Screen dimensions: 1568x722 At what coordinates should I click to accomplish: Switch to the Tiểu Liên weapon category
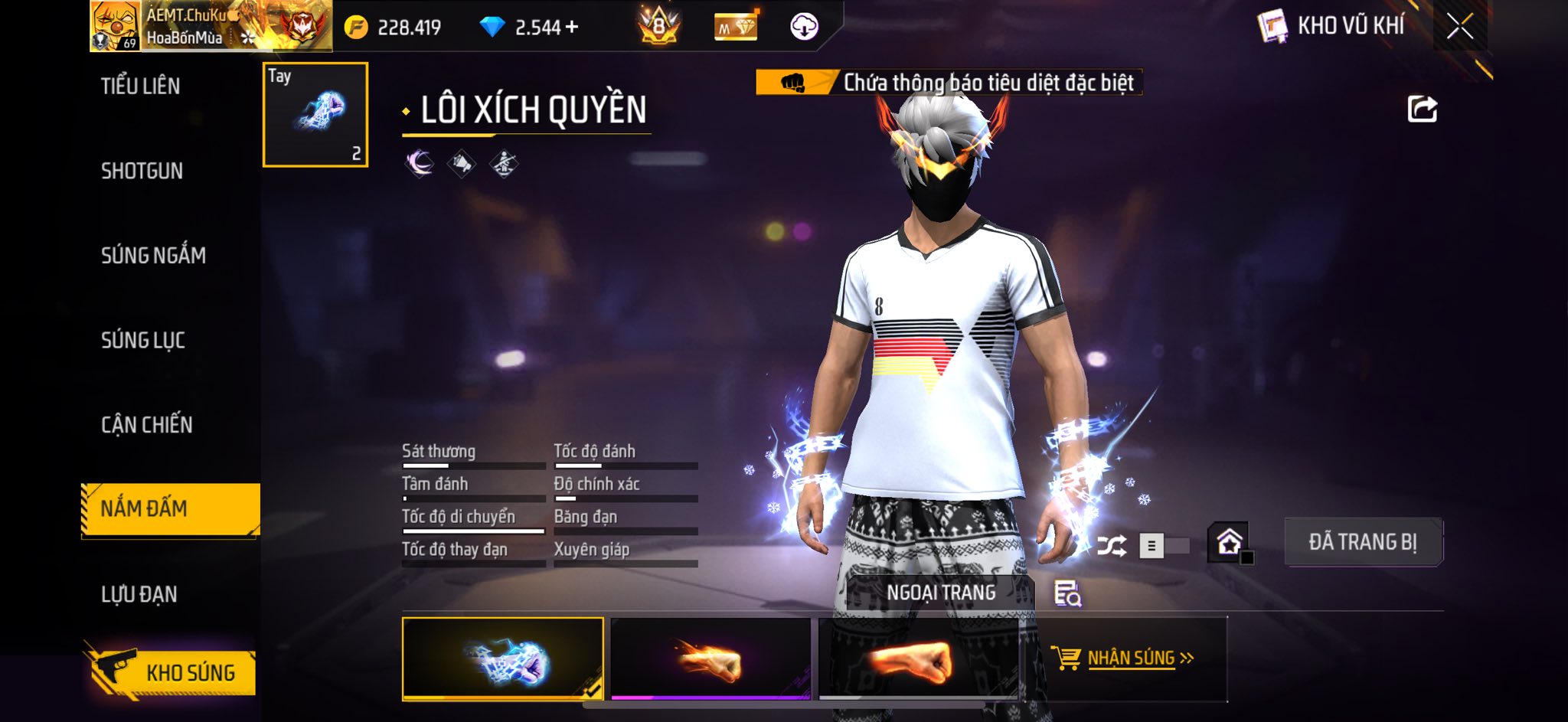(141, 86)
